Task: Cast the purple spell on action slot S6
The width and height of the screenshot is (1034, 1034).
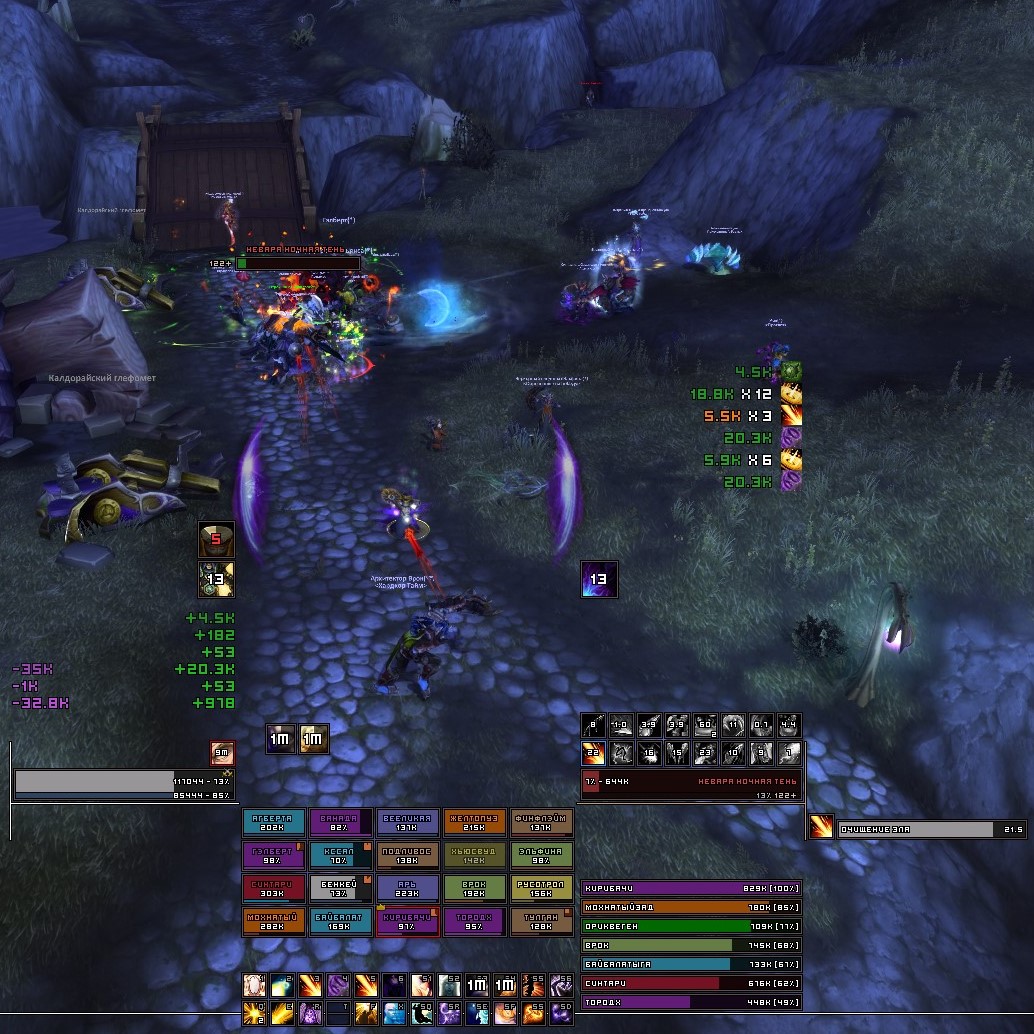Action: [x=563, y=985]
